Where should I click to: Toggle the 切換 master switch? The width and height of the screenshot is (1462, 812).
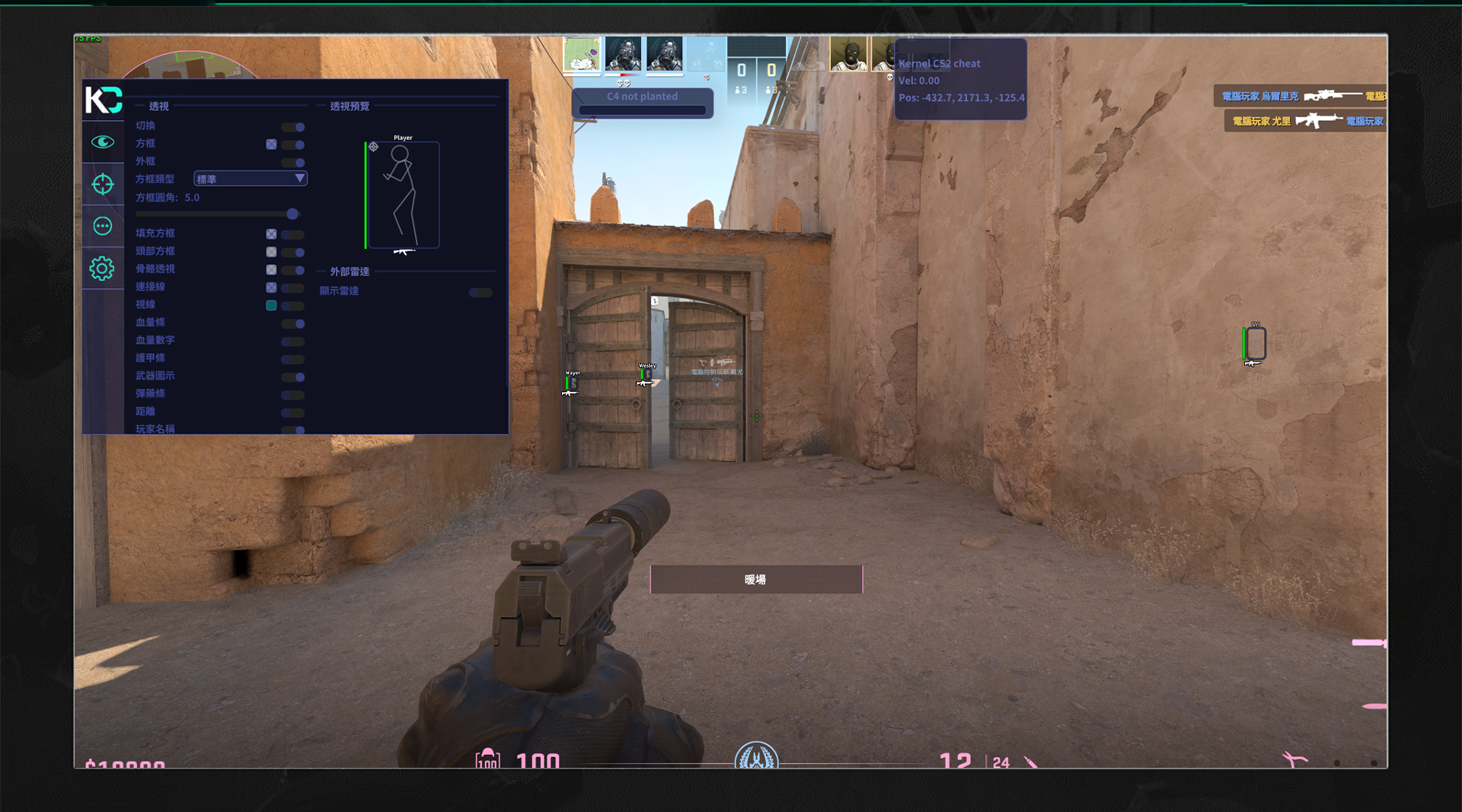pyautogui.click(x=293, y=127)
